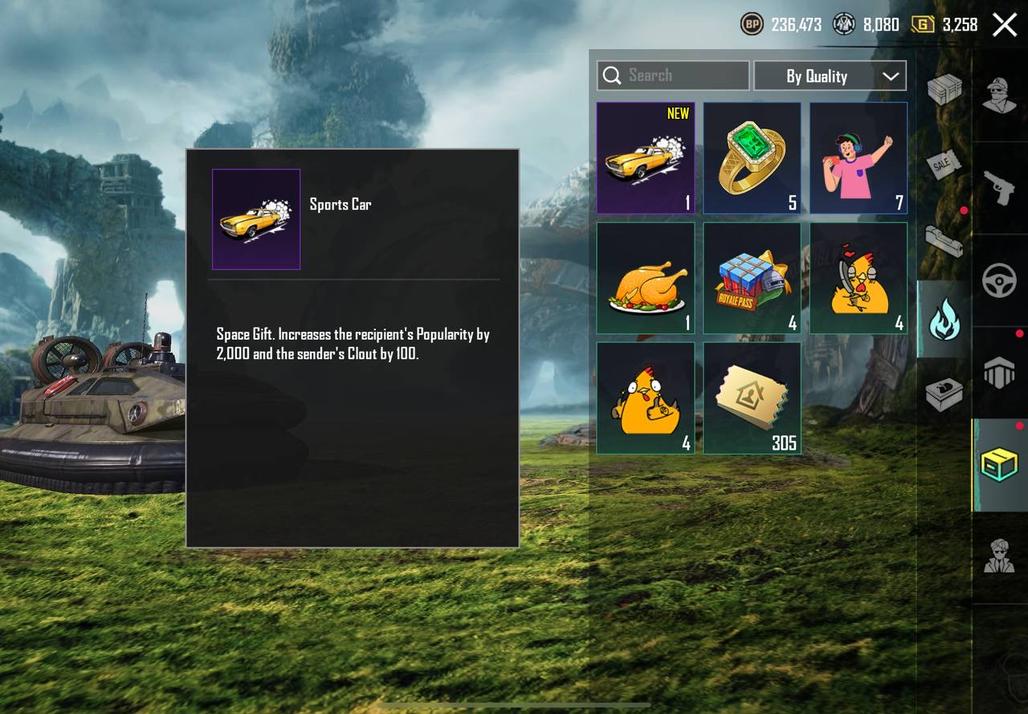Pick the Royale Pass crate item
Image resolution: width=1028 pixels, height=714 pixels.
[752, 278]
